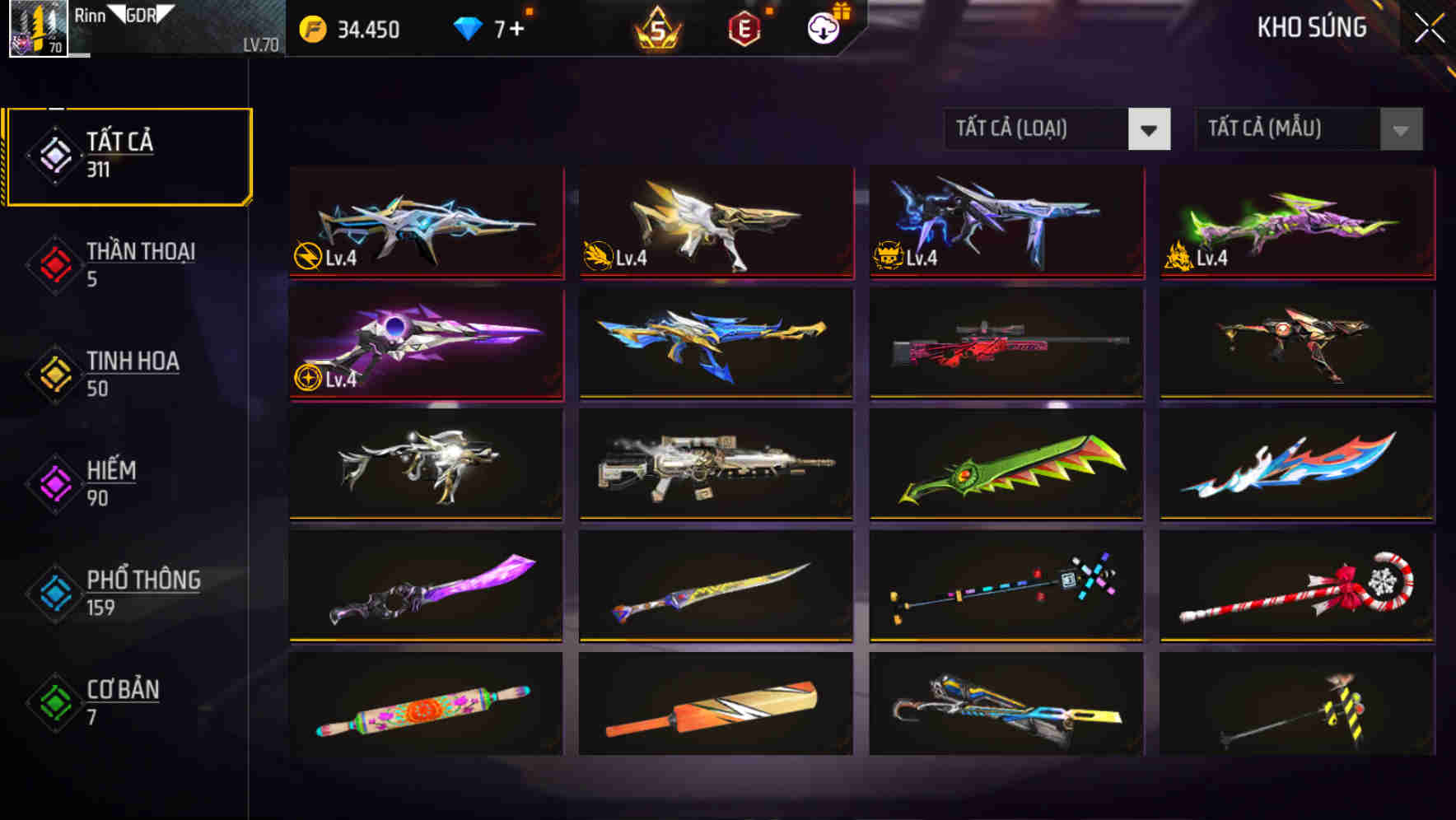
Task: Click the rank 5 crown badge
Action: click(x=655, y=27)
